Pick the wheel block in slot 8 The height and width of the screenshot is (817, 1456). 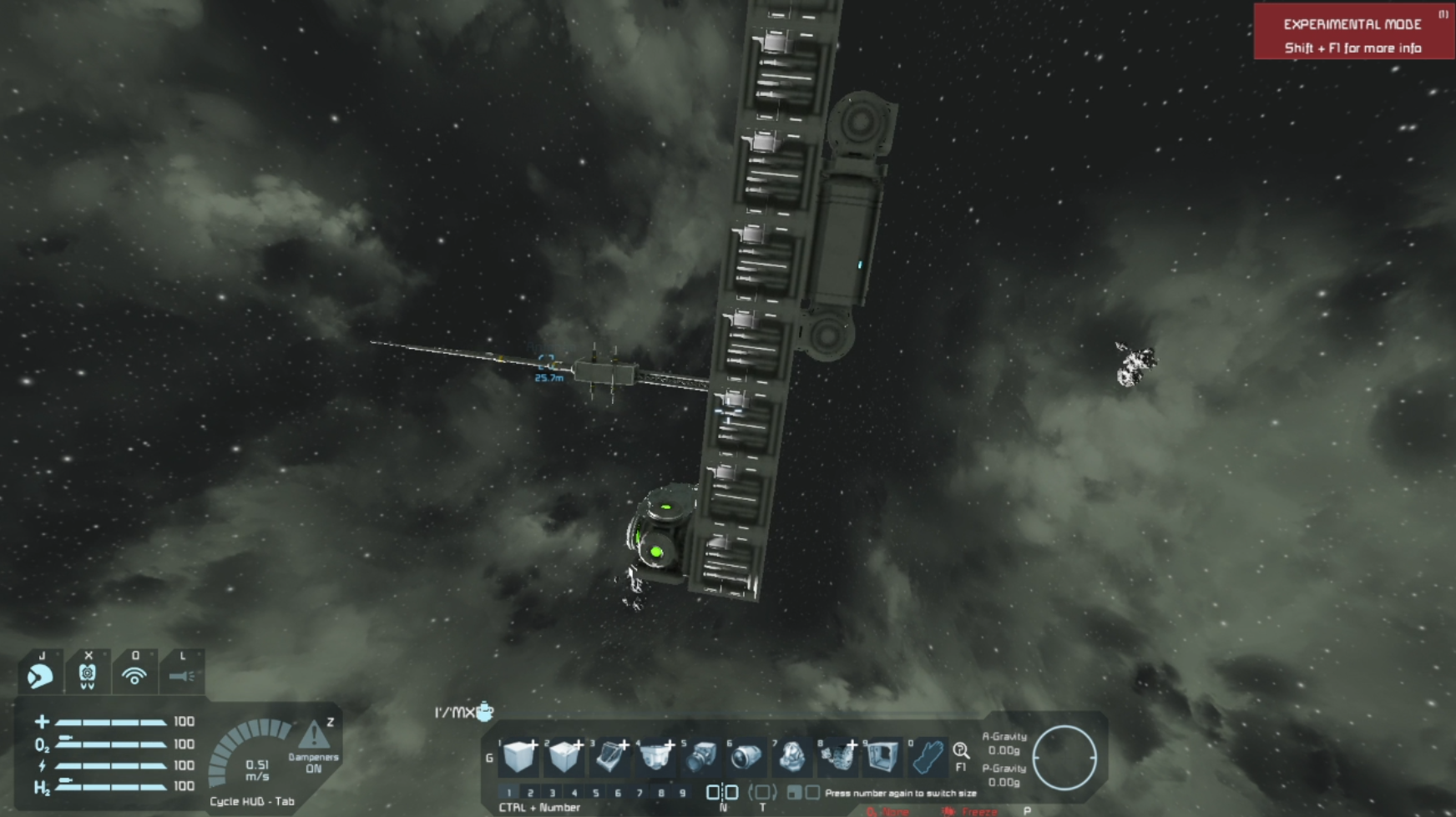click(837, 757)
